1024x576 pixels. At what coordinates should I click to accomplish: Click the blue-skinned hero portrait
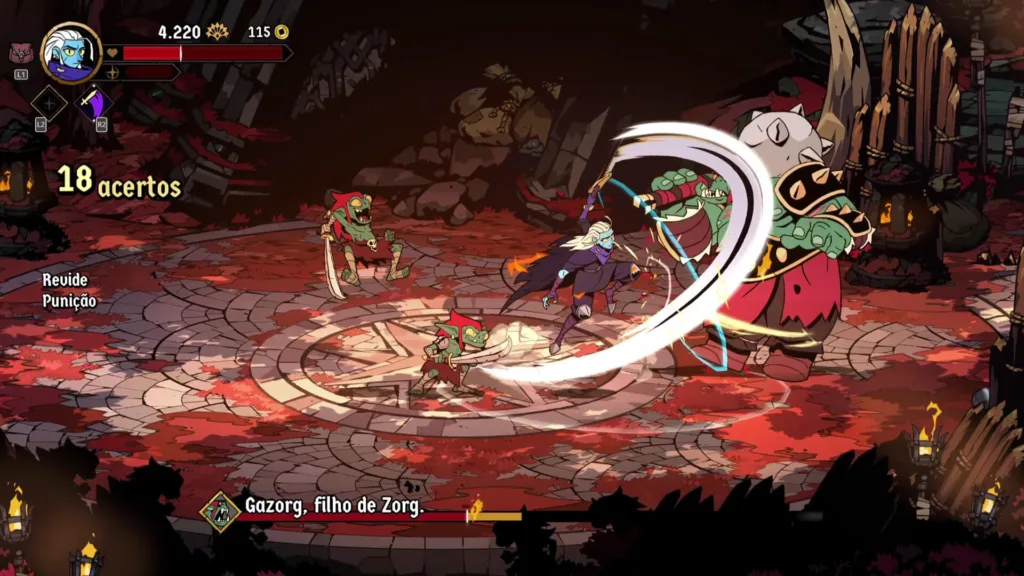pyautogui.click(x=71, y=52)
